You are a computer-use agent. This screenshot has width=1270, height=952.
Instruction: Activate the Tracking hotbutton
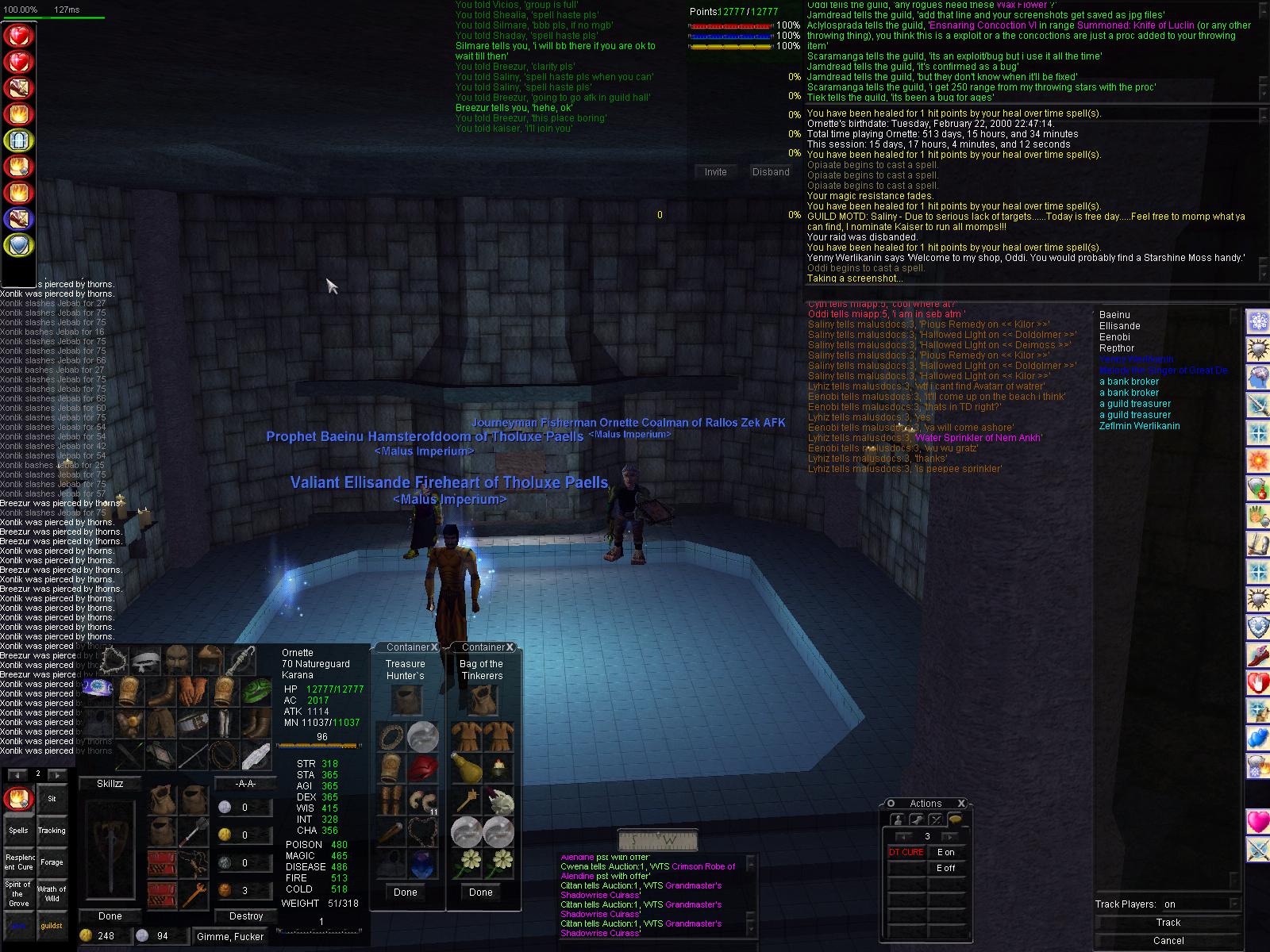pos(52,831)
